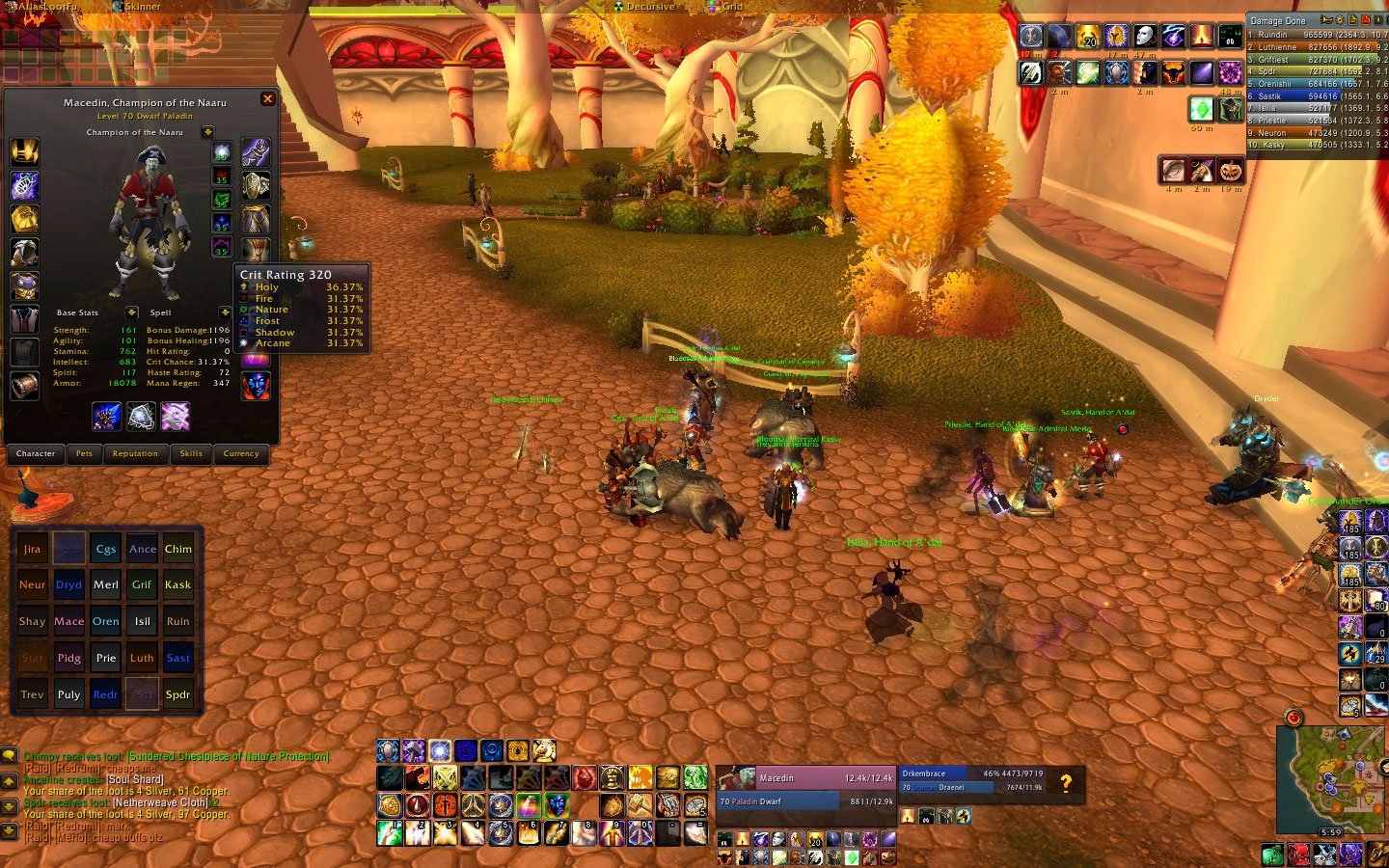Show the Skills tab
Image resolution: width=1389 pixels, height=868 pixels.
(191, 453)
